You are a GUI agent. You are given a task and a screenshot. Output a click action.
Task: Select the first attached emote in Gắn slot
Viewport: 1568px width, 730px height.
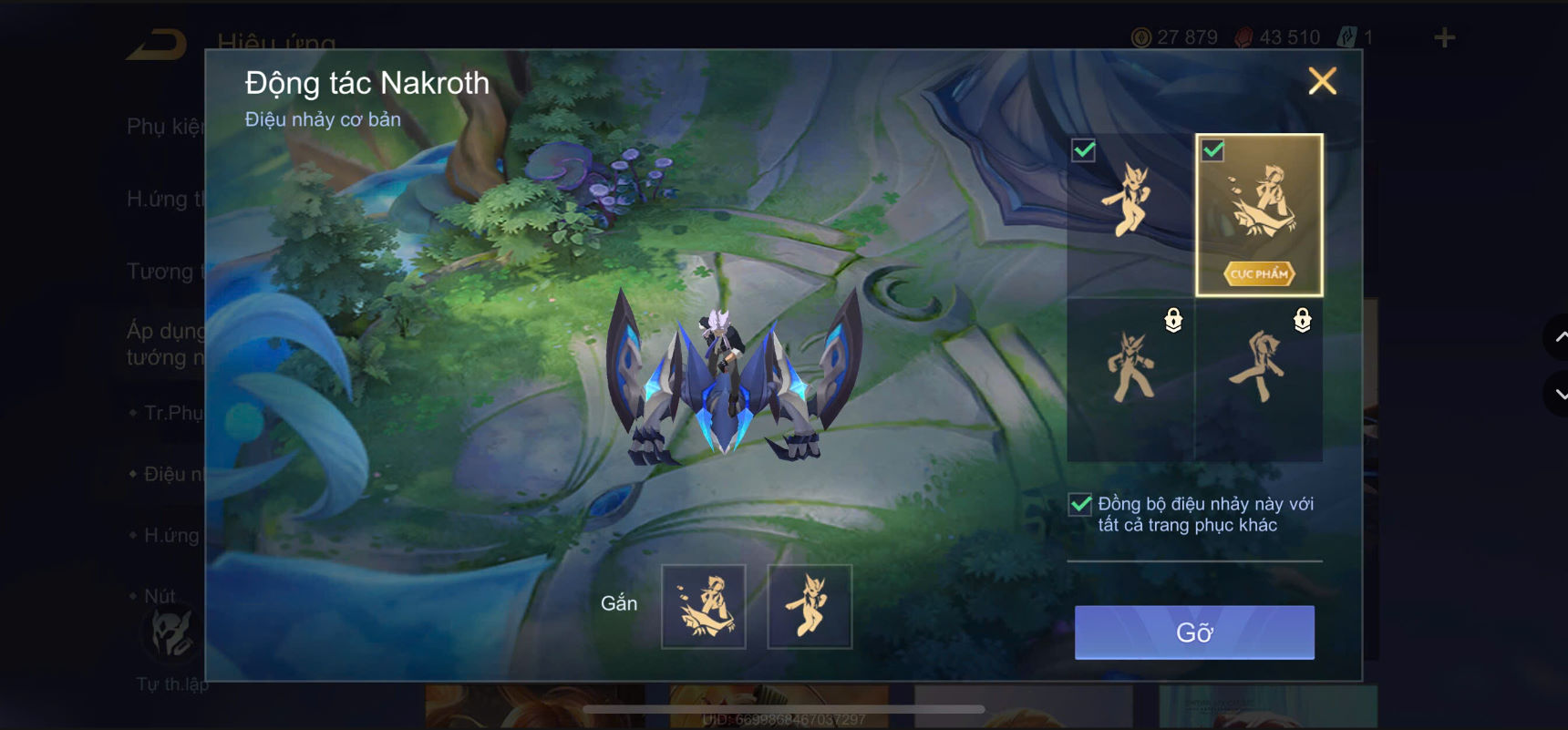pos(705,606)
